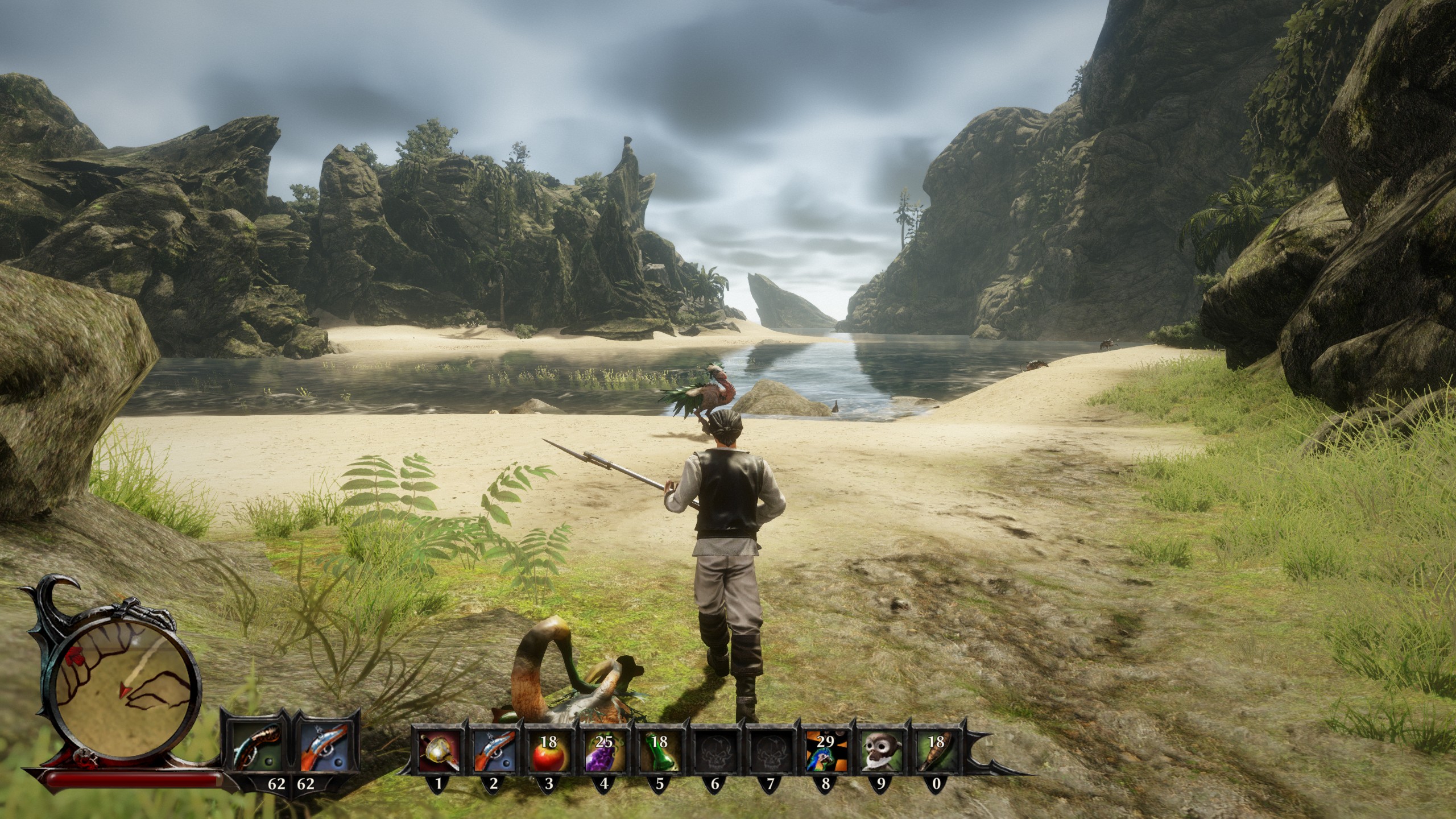This screenshot has width=1456, height=819.
Task: Select the purple grapes slot
Action: [x=603, y=754]
